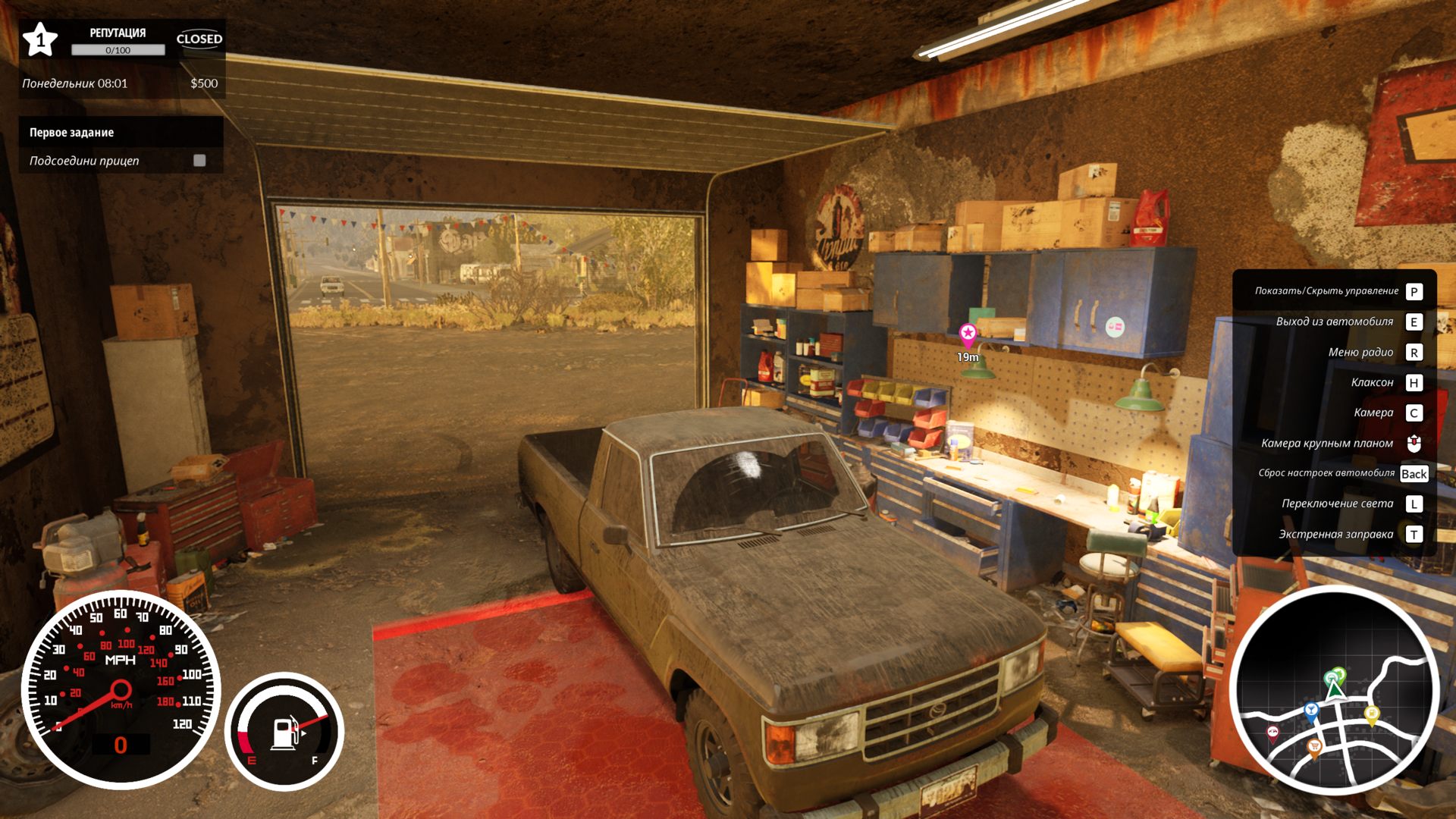Select the 'Экстренная заправка' controls row
This screenshot has width=1456, height=819.
pos(1335,534)
